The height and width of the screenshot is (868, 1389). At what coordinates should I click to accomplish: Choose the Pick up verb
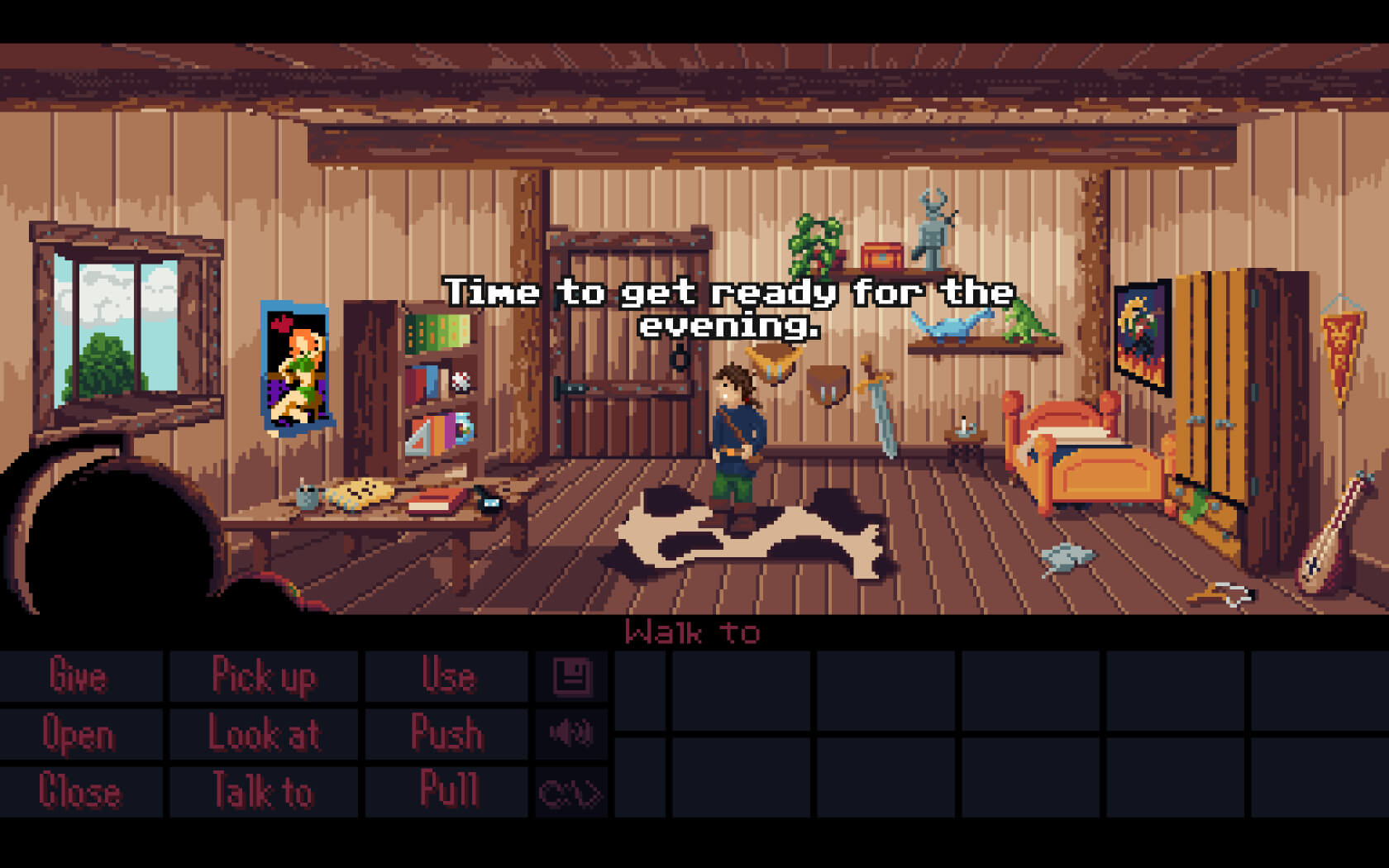coord(264,675)
